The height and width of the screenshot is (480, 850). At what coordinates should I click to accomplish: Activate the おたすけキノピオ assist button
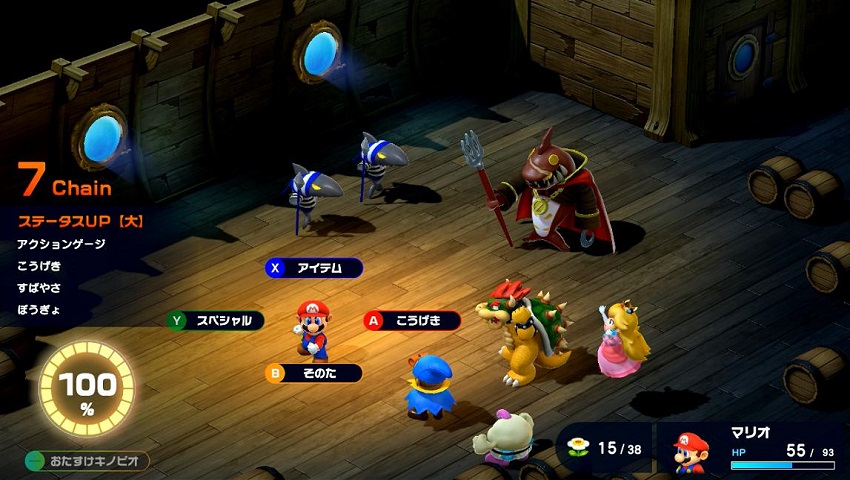click(88, 461)
